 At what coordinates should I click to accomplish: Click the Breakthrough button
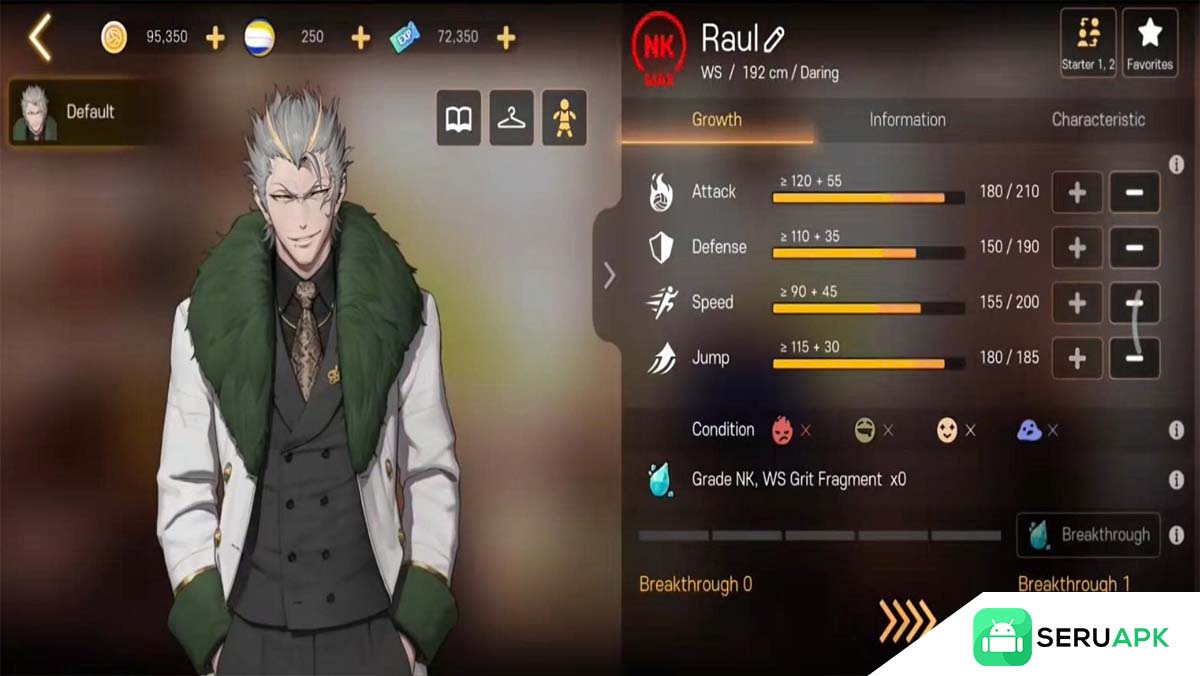tap(1089, 535)
